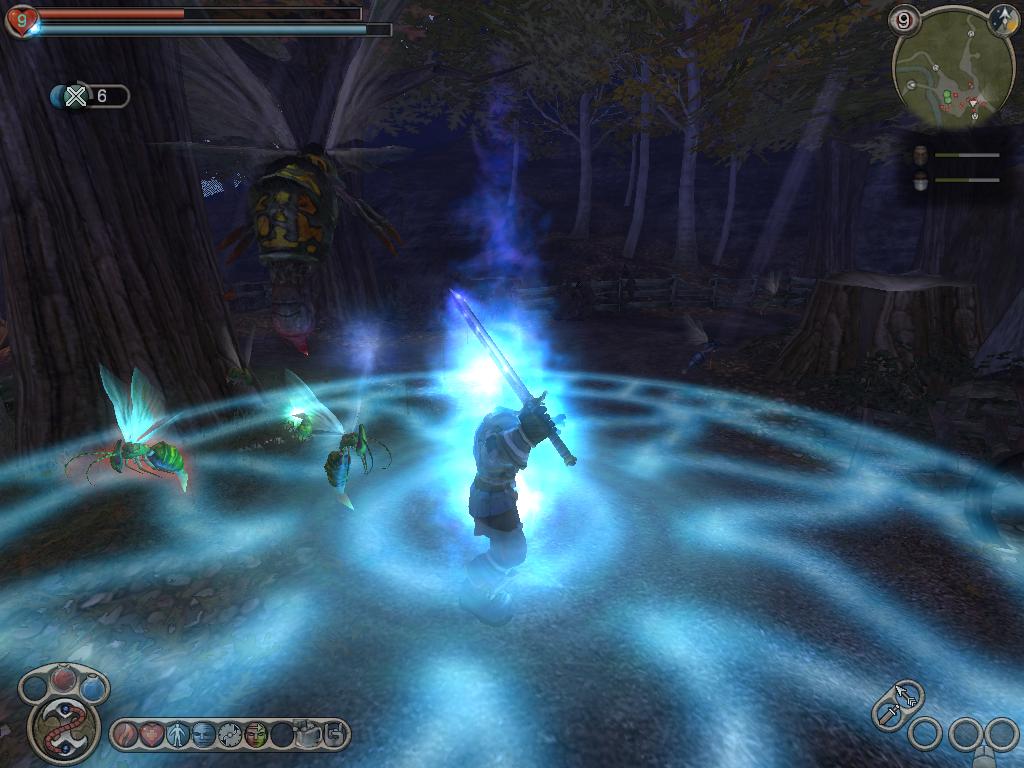Select the bottom follower portrait with white beard
The height and width of the screenshot is (768, 1024).
(921, 180)
